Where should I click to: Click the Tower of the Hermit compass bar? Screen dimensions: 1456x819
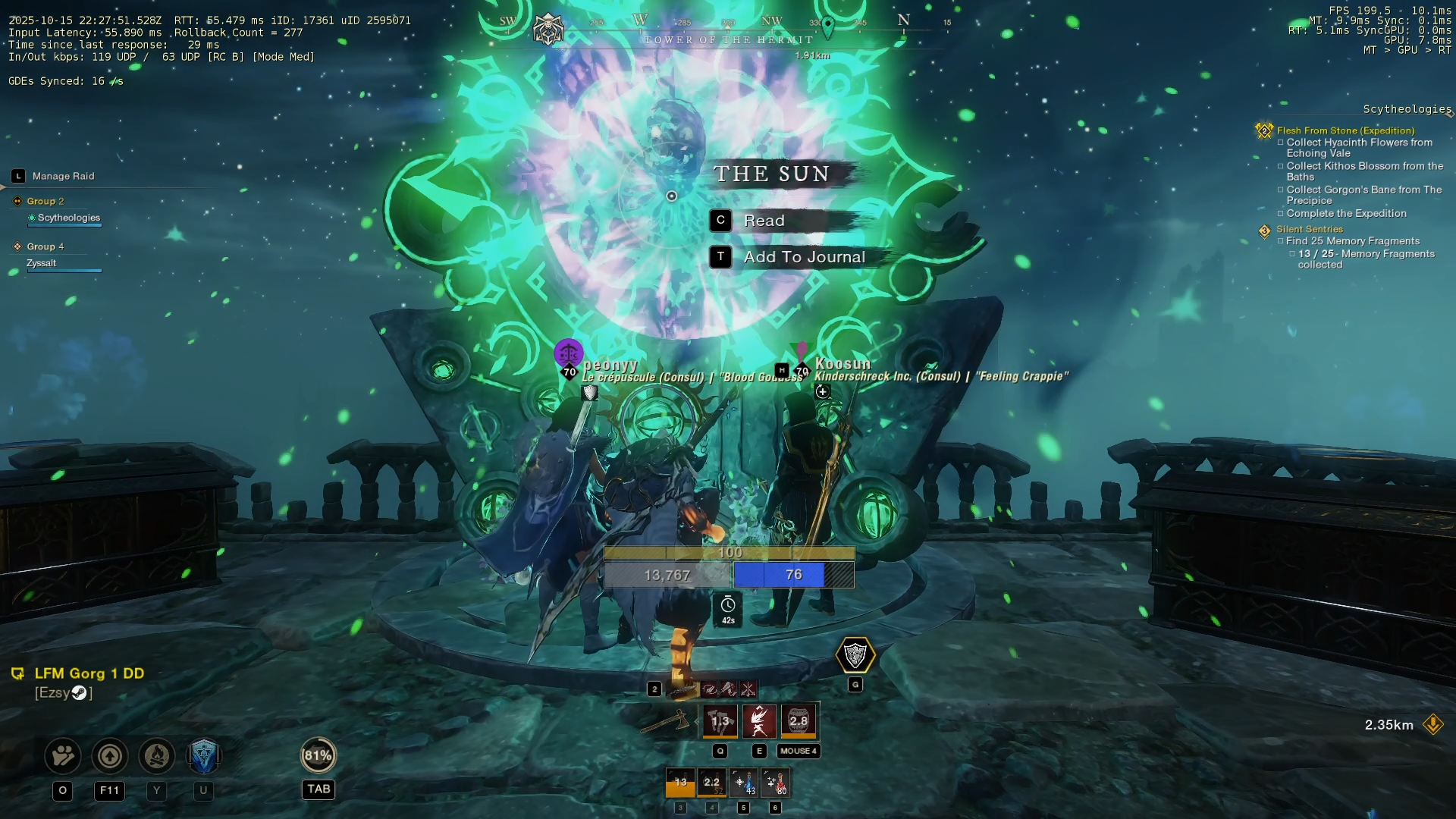coord(728,39)
